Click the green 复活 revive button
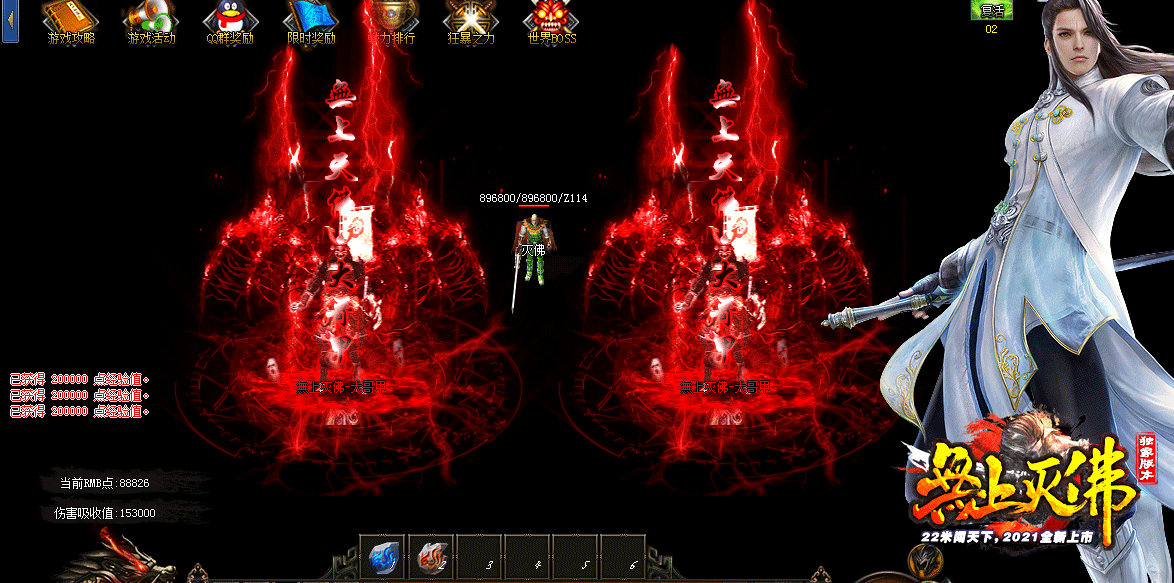The width and height of the screenshot is (1174, 583). (991, 10)
